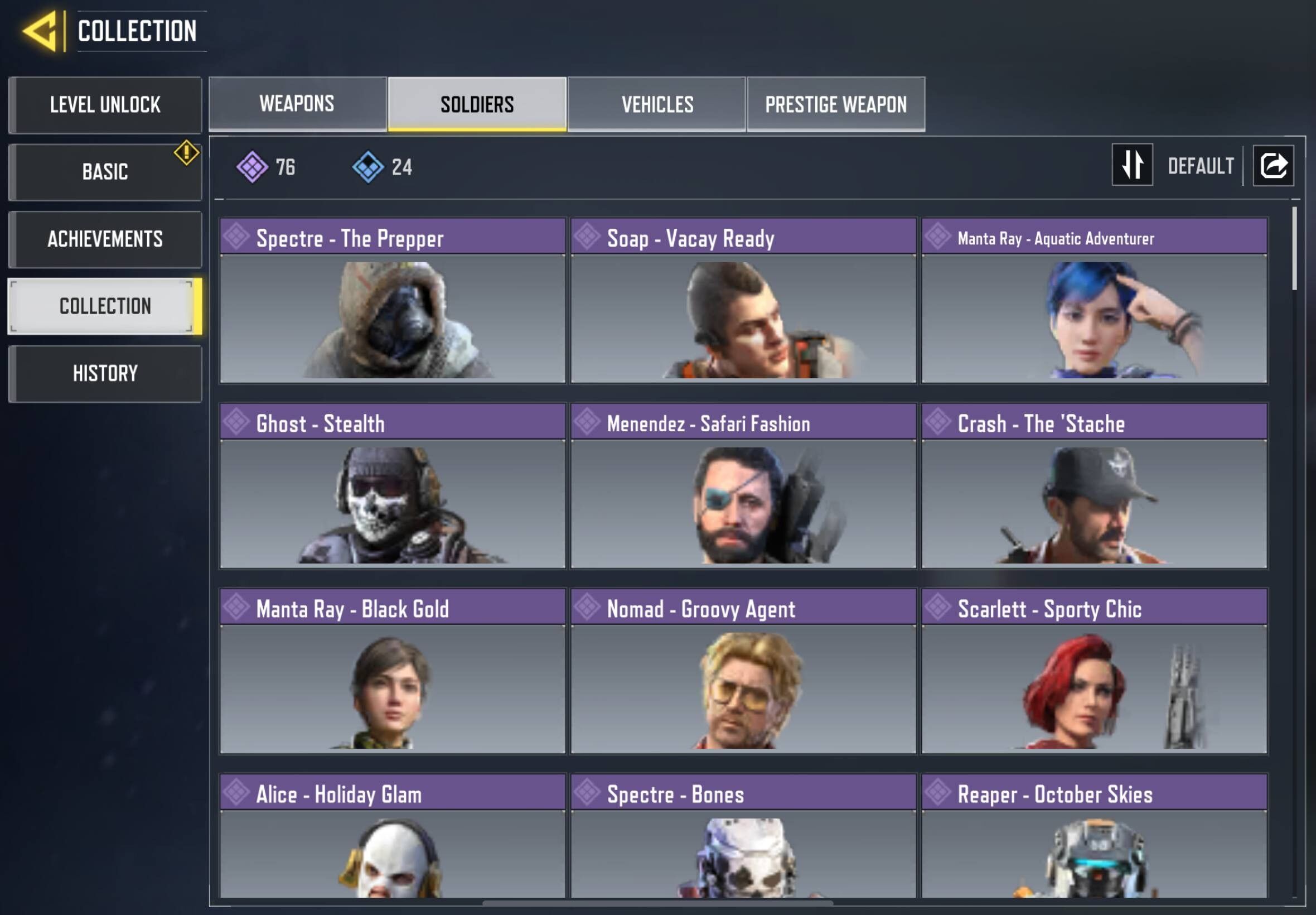The width and height of the screenshot is (1316, 915).
Task: Pick Manta Ray - Aquatic Adventurer card
Action: pos(1094,300)
